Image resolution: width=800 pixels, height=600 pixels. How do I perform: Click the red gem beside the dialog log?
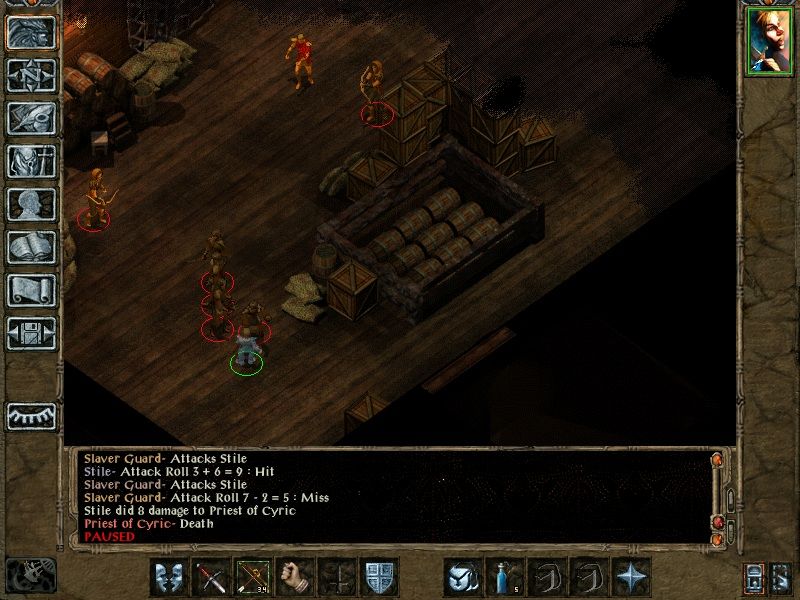click(717, 523)
